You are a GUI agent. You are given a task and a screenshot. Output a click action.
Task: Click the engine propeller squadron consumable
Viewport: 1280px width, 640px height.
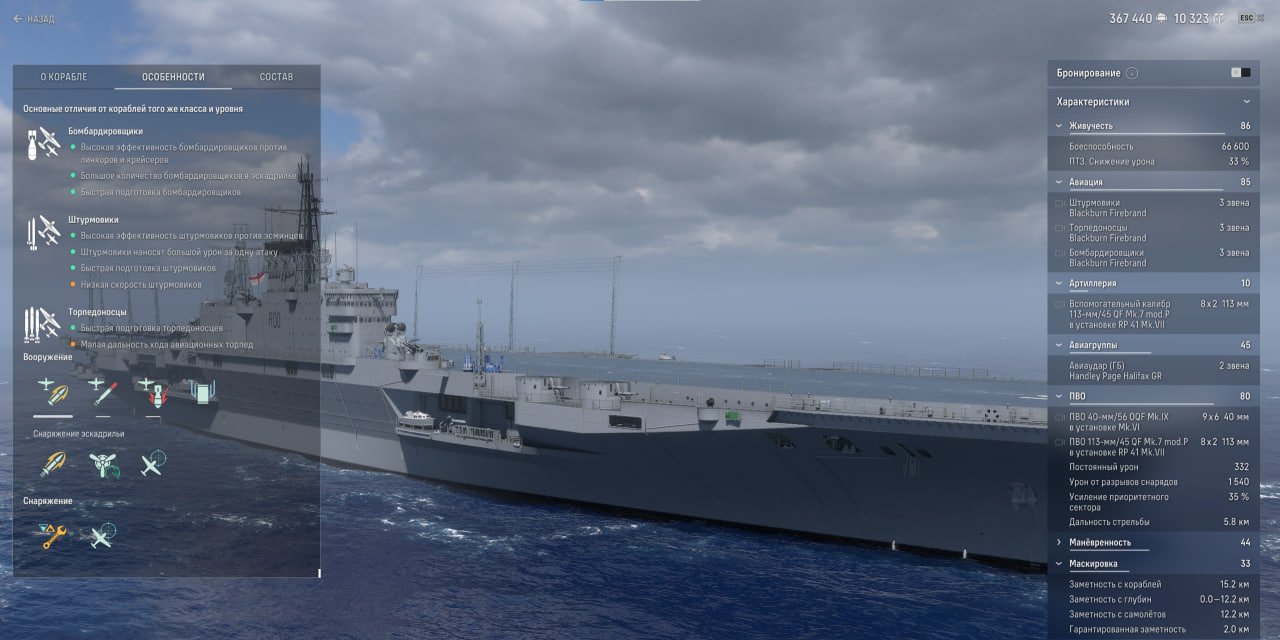(x=102, y=463)
